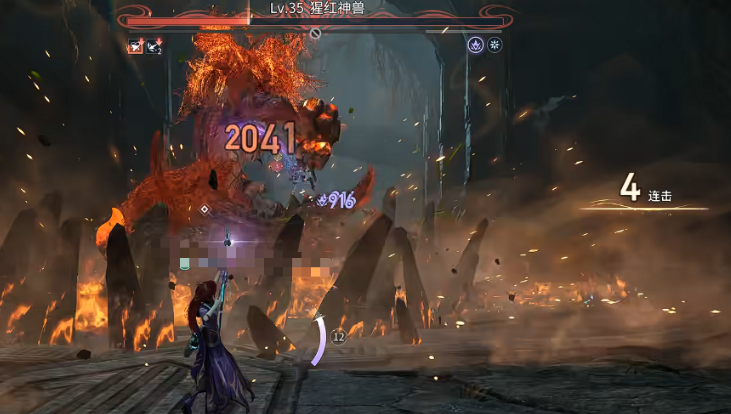The image size is (731, 414).
Task: Select the purple flame element icon
Action: [475, 45]
